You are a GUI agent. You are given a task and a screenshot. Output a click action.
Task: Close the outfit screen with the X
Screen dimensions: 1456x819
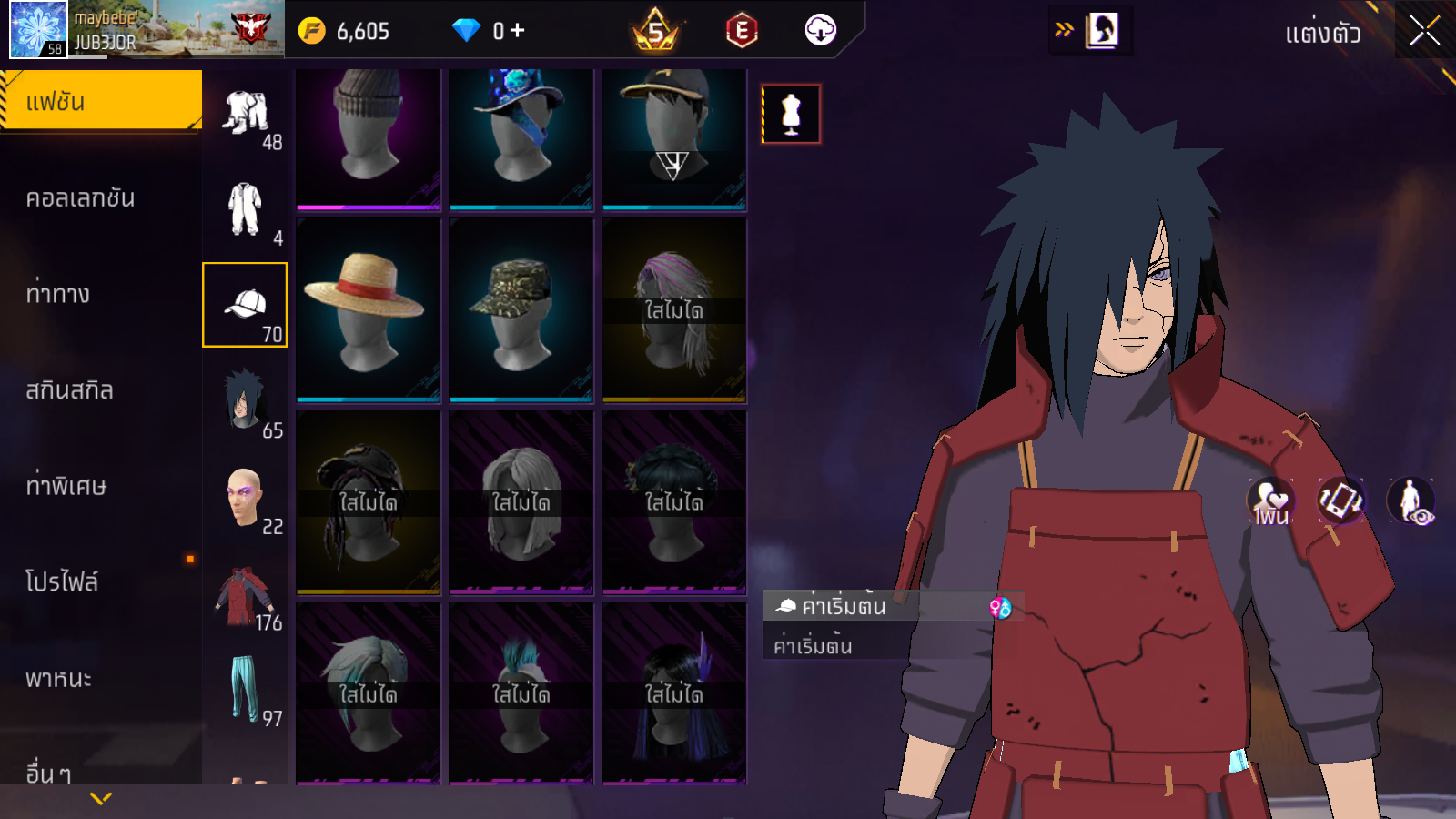[x=1424, y=32]
